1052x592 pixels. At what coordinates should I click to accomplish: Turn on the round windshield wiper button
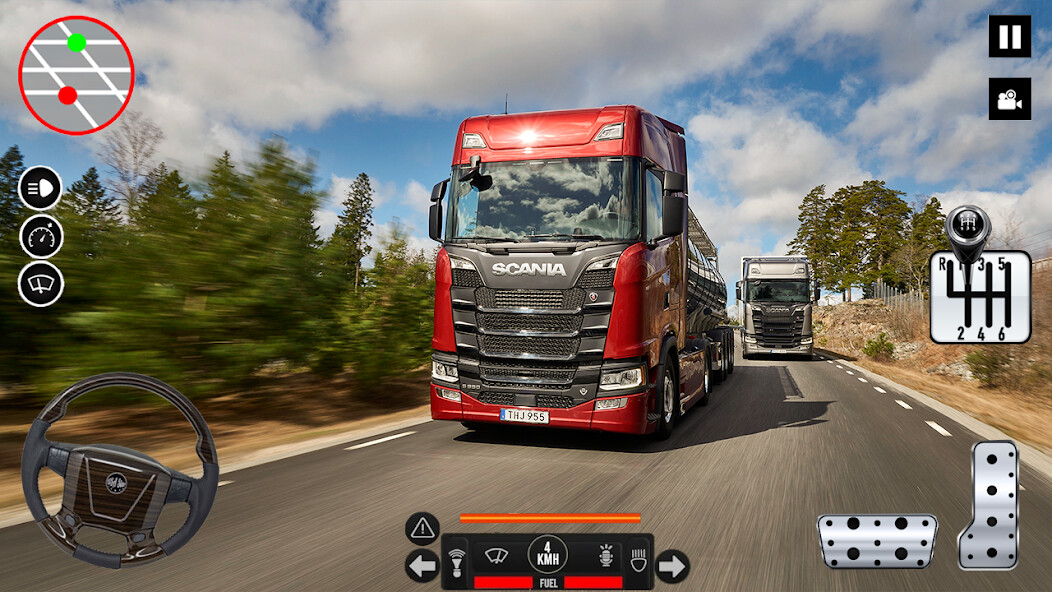pos(41,284)
